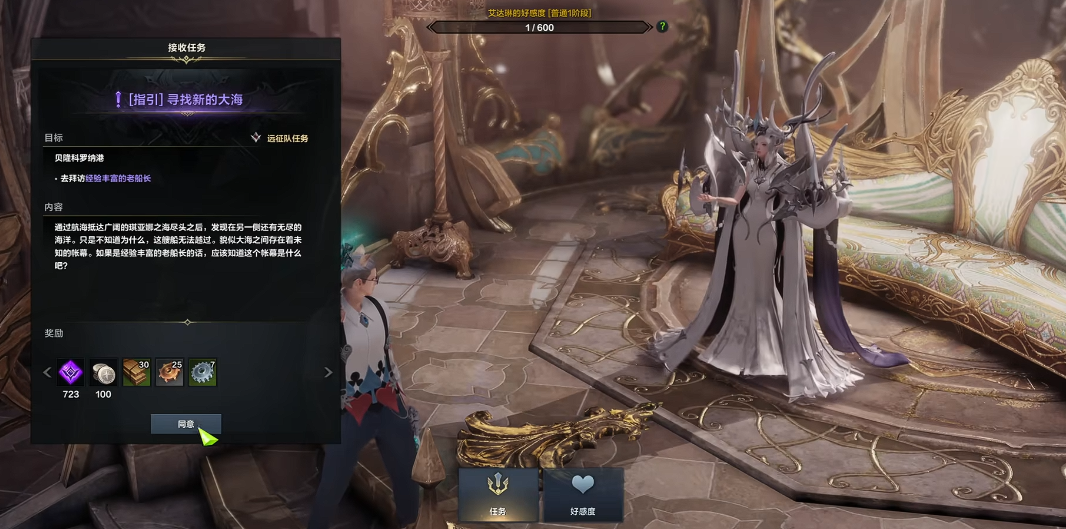Click the green question mark help icon
1066x529 pixels.
[662, 27]
